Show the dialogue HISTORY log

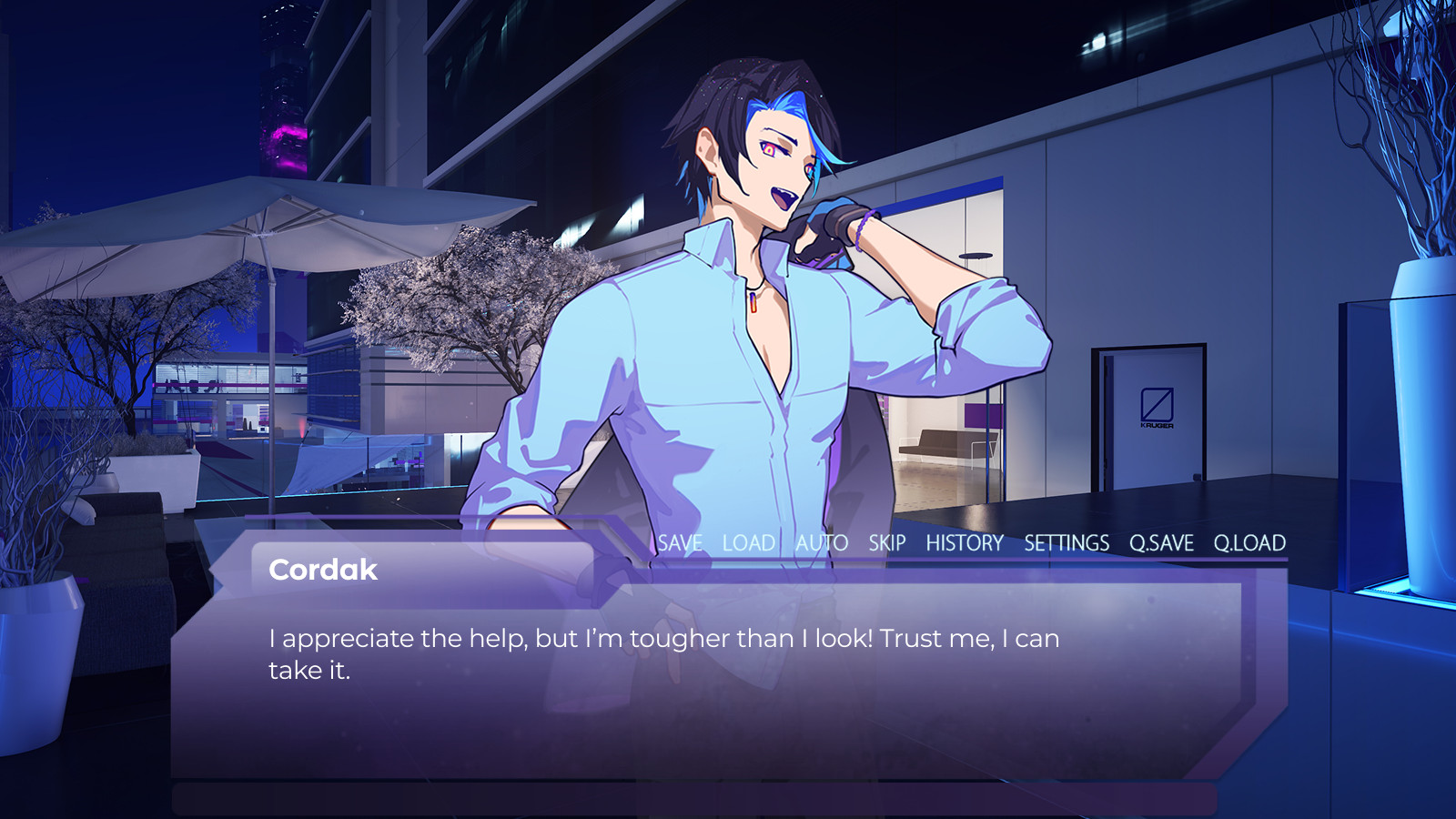(x=965, y=543)
